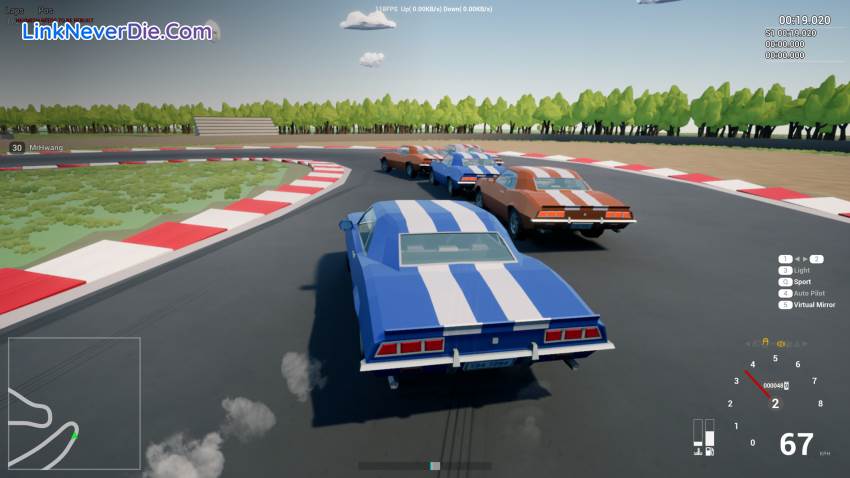Toggle the Light option

801,271
